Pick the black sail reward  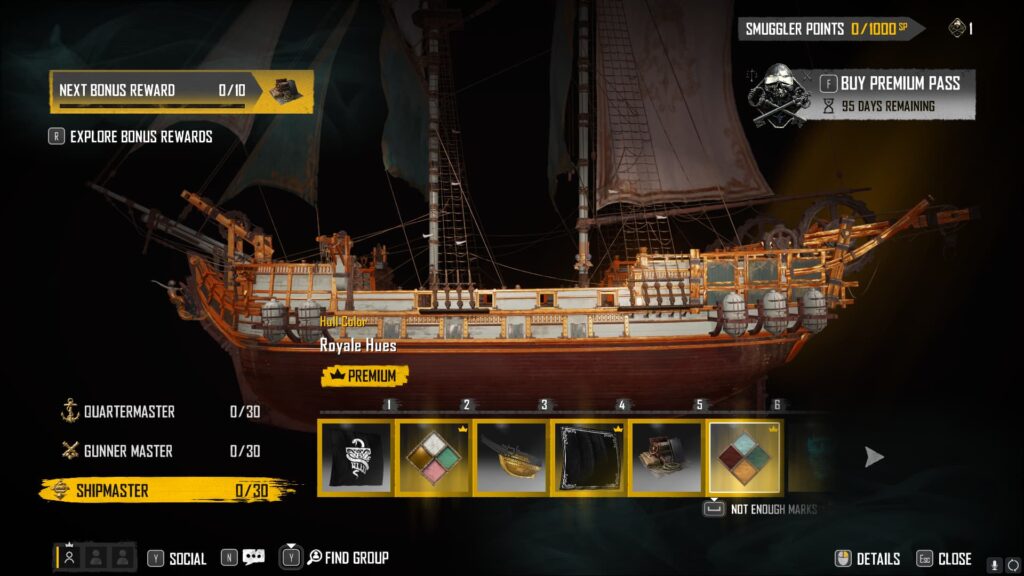coord(589,458)
